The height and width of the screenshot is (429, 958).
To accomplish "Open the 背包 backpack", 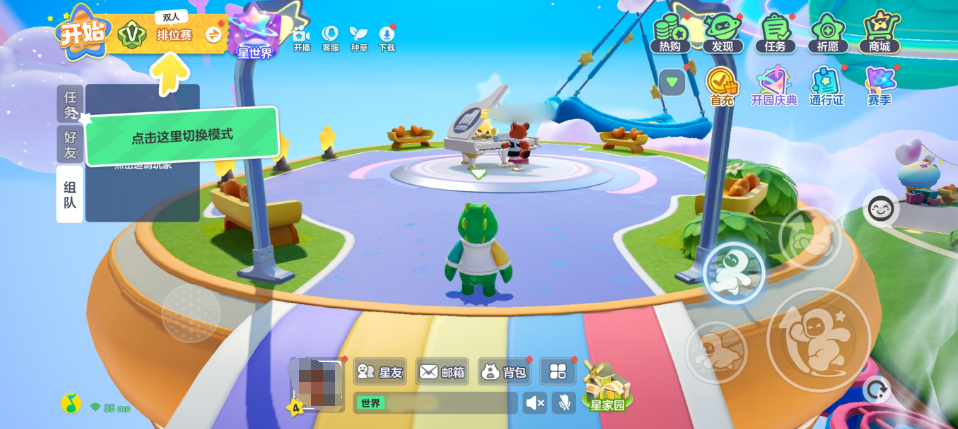I will coord(504,372).
